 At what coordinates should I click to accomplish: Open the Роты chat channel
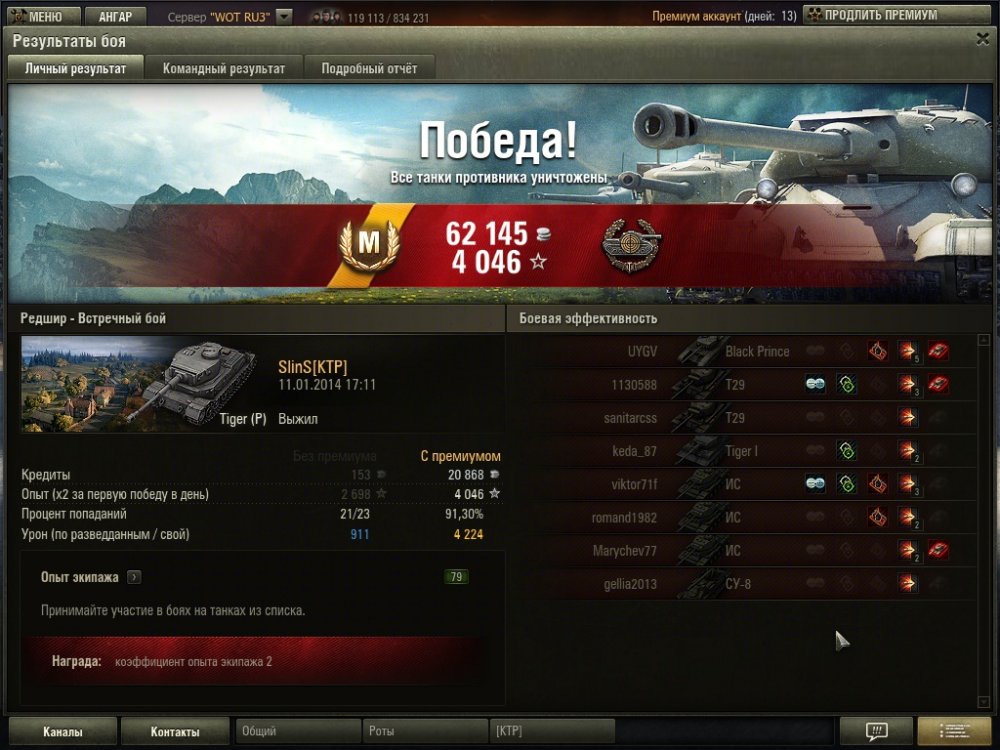click(x=425, y=732)
